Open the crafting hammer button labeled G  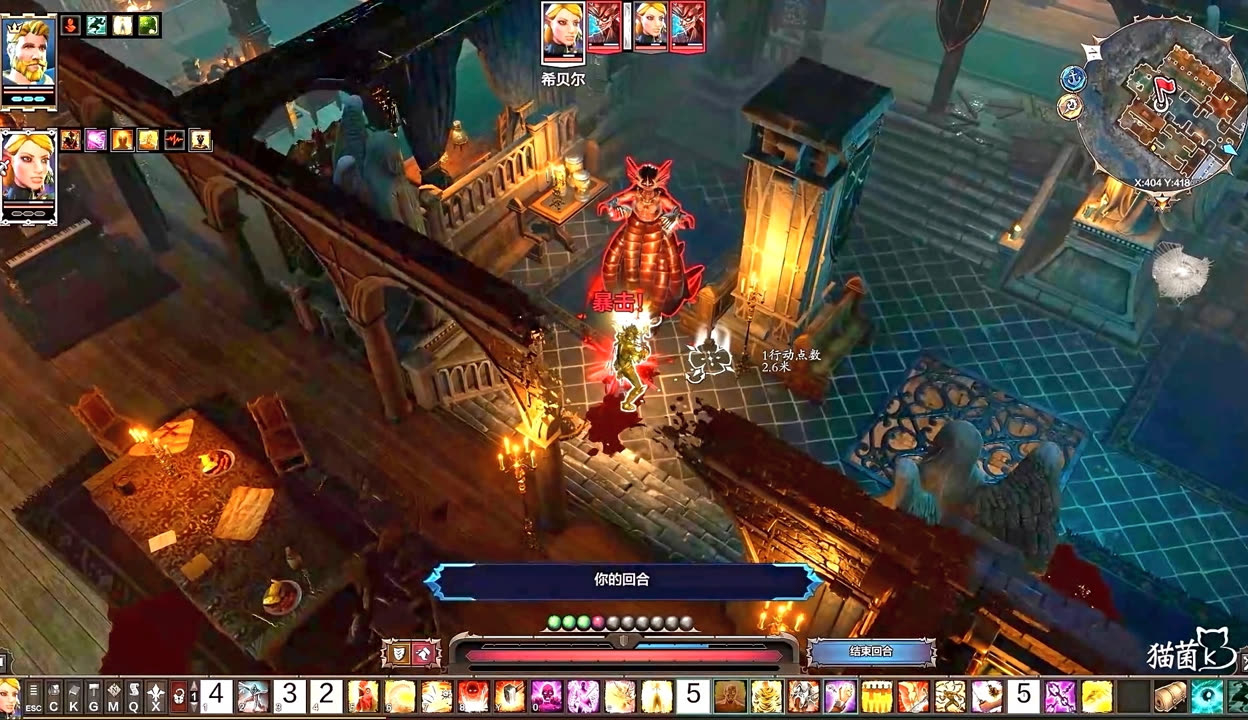click(x=93, y=696)
